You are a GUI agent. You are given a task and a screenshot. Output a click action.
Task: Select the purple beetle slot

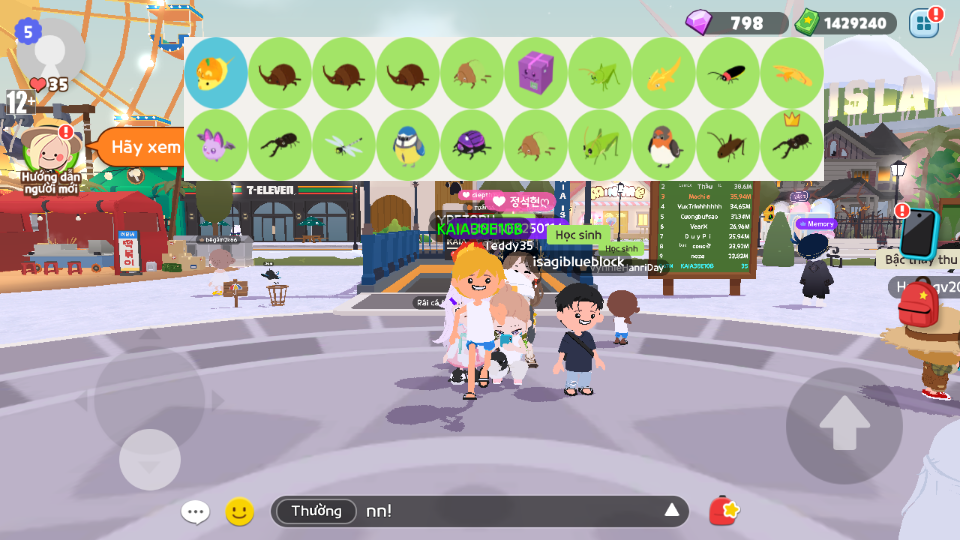point(472,144)
